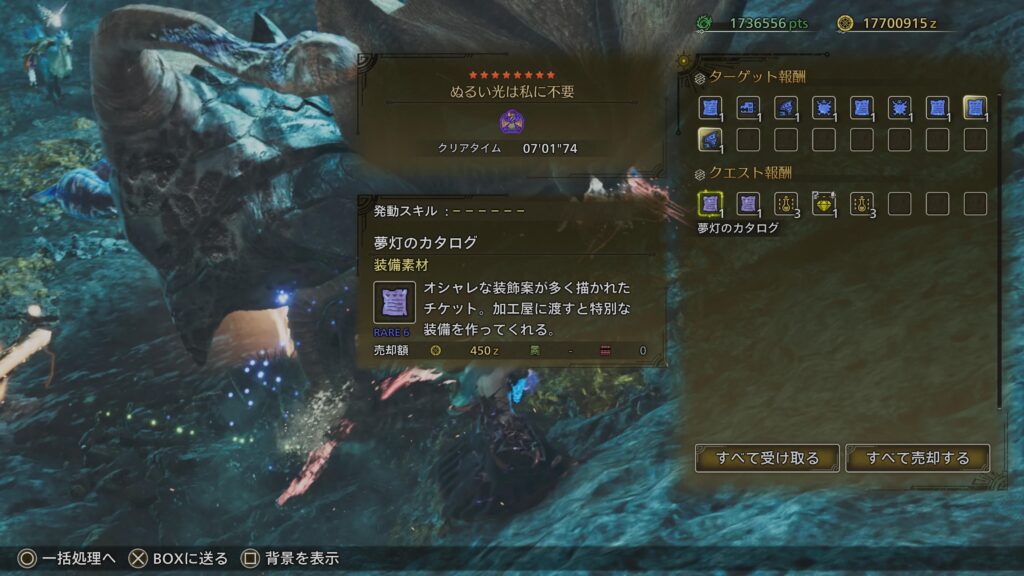Select the highlighted 夢灯のカタログ ticket slot
The image size is (1024, 576).
point(710,204)
